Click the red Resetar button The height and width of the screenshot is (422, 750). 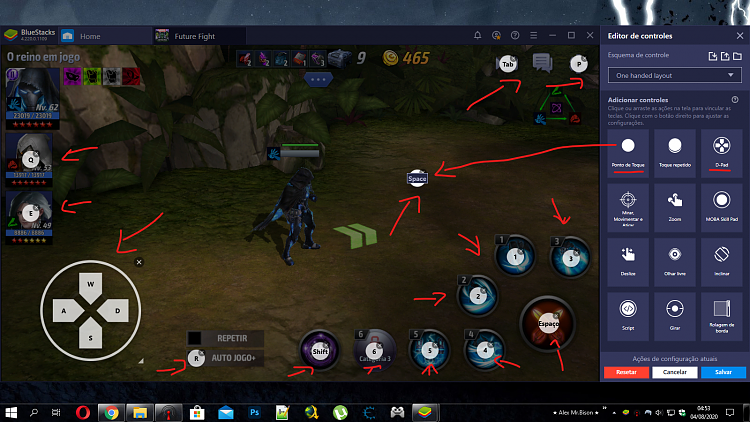627,371
